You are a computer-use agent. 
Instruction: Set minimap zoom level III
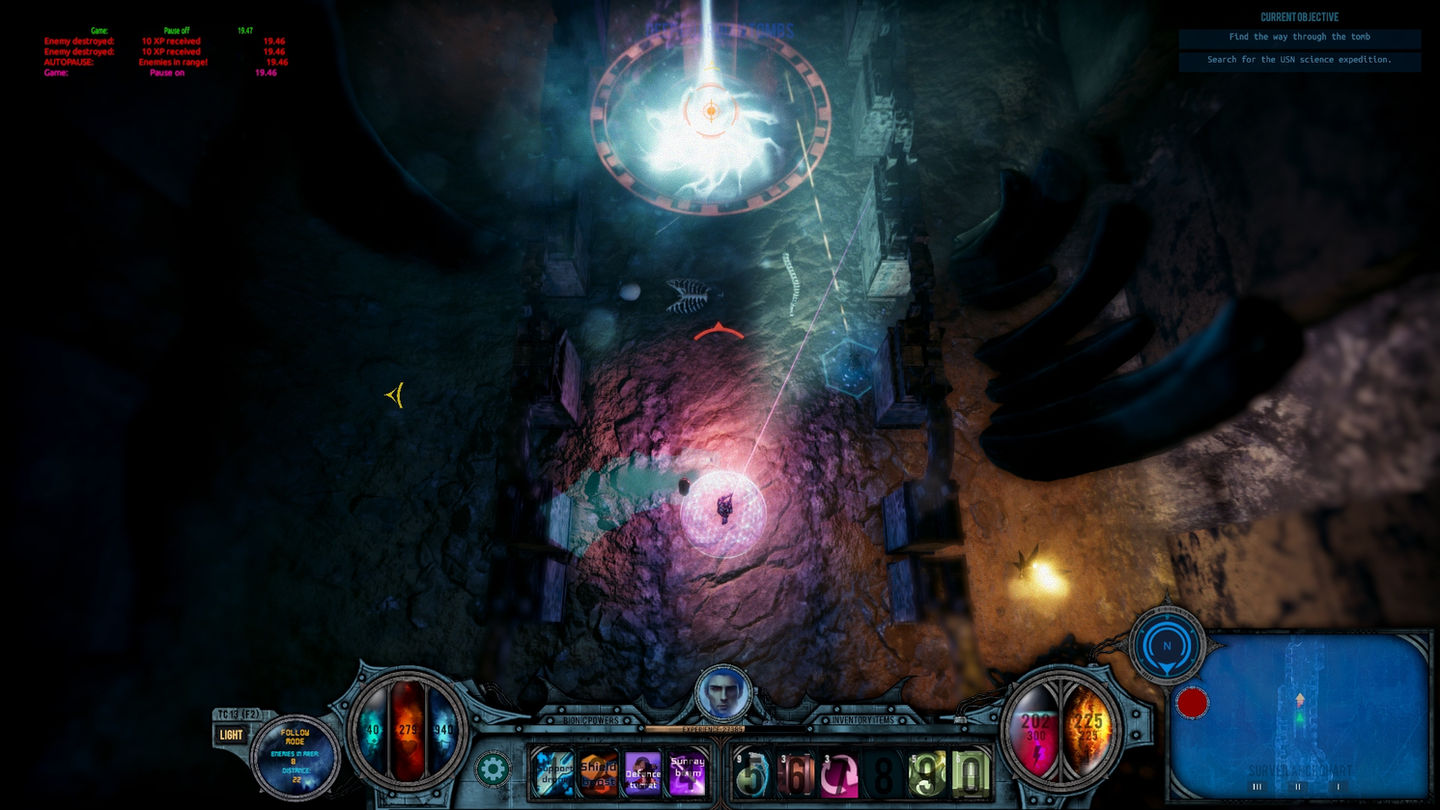point(1258,787)
